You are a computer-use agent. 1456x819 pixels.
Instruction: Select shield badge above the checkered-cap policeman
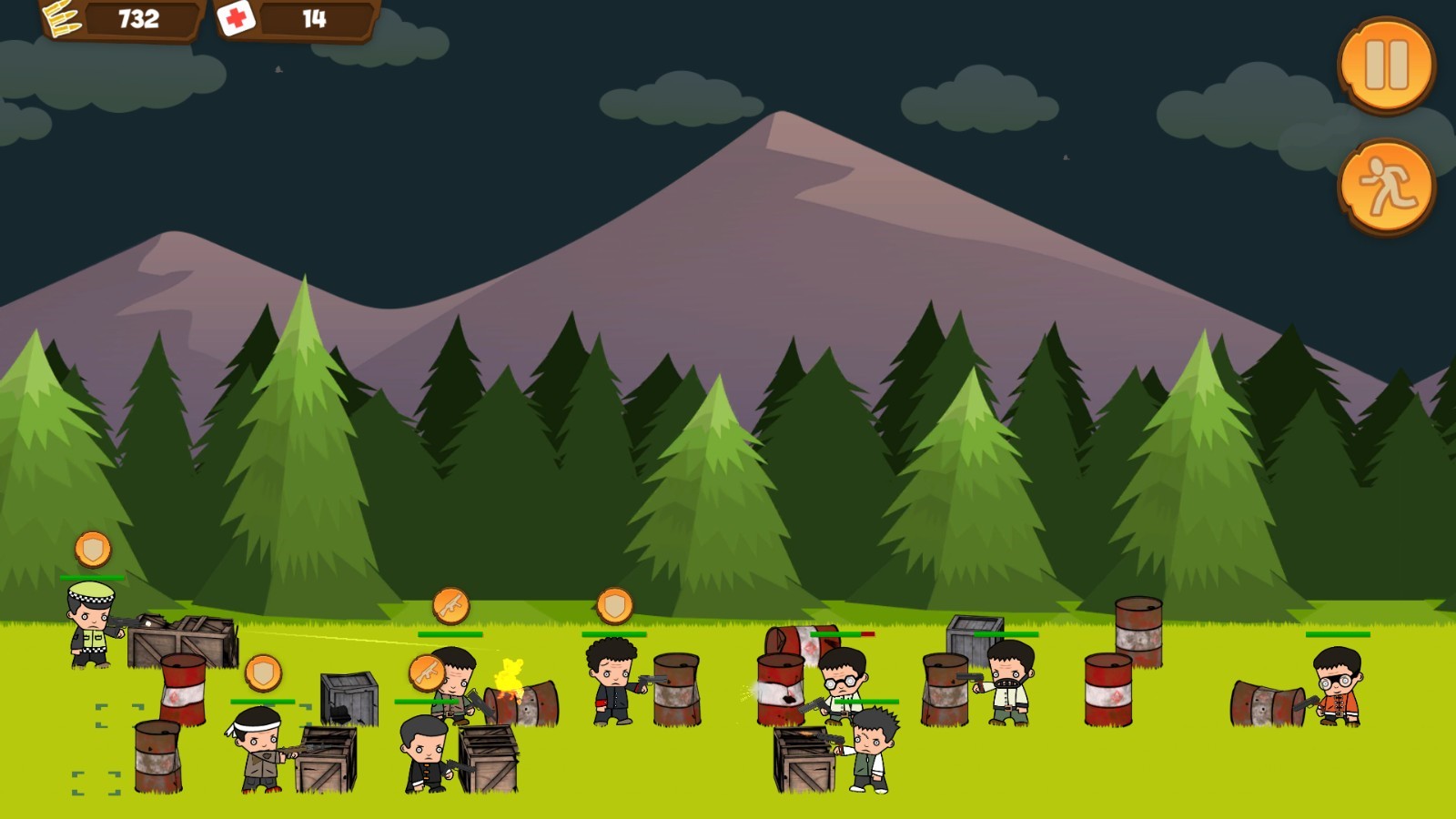(93, 550)
